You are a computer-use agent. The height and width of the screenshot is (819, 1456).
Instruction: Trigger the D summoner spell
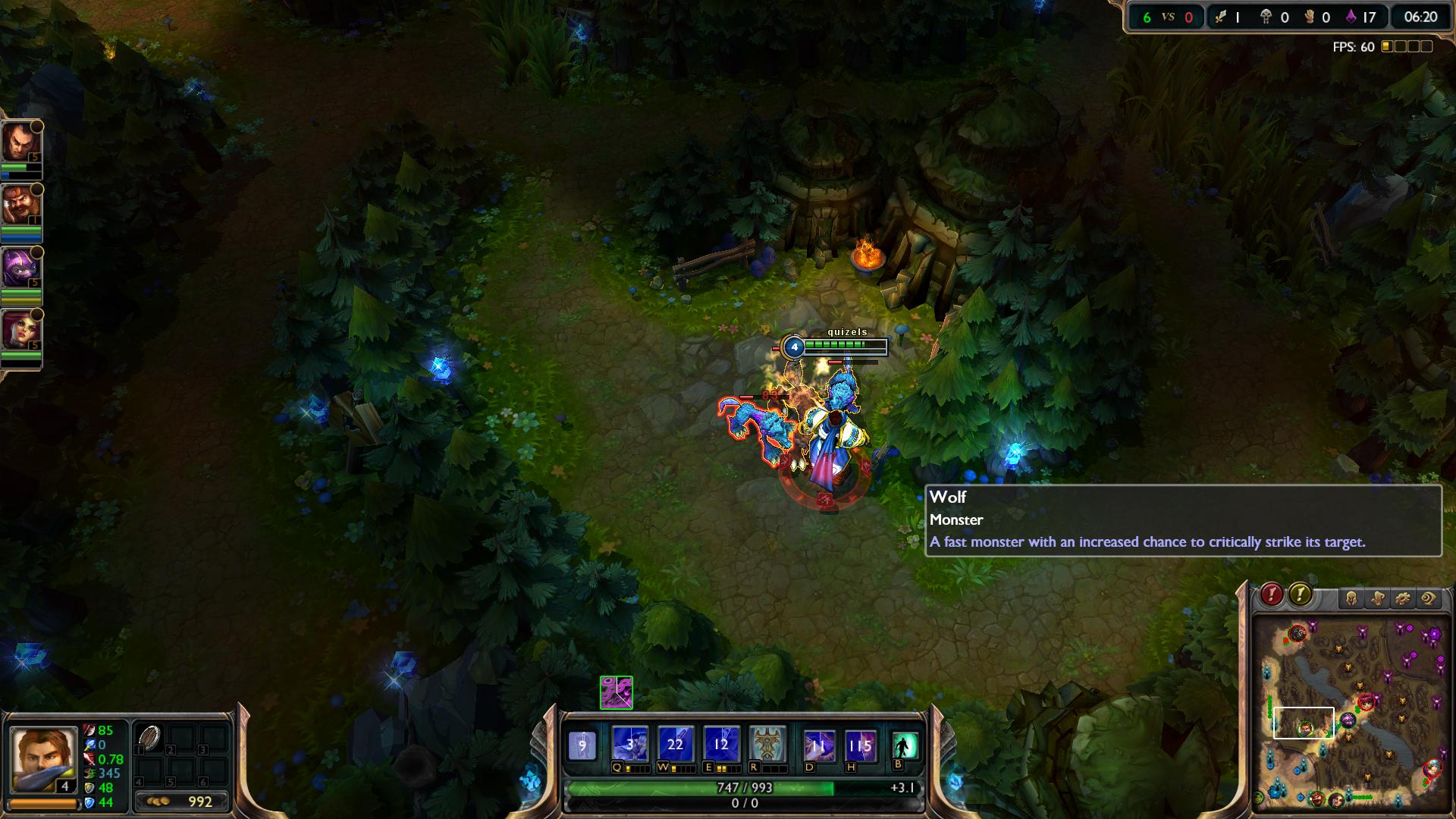tap(818, 745)
